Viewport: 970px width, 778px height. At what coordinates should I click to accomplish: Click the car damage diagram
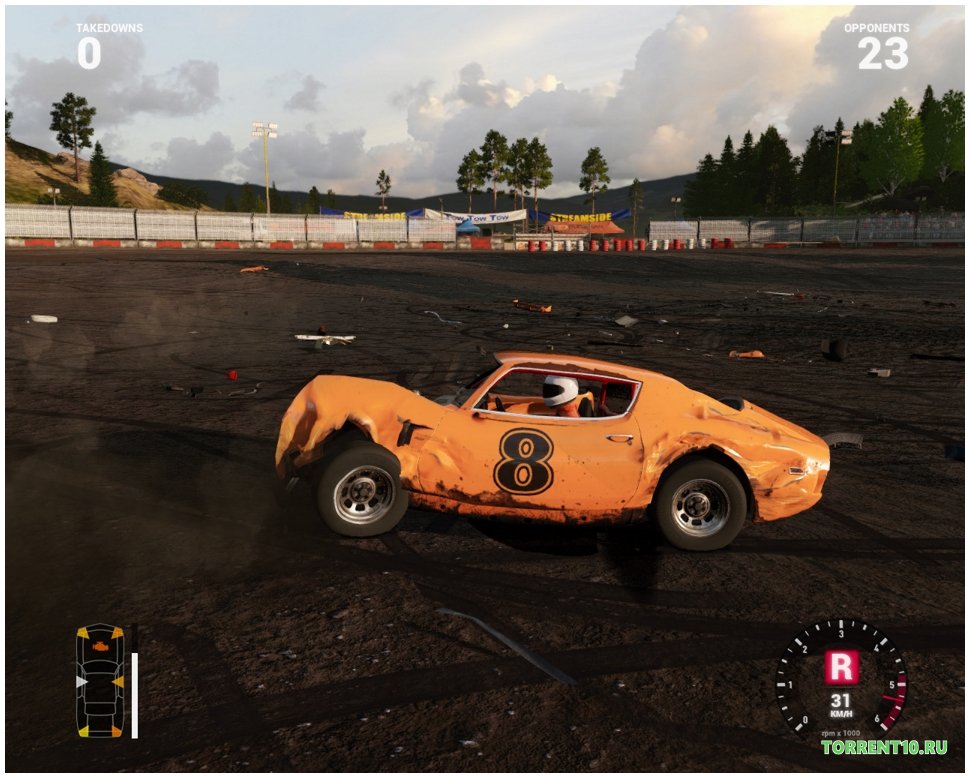(100, 681)
